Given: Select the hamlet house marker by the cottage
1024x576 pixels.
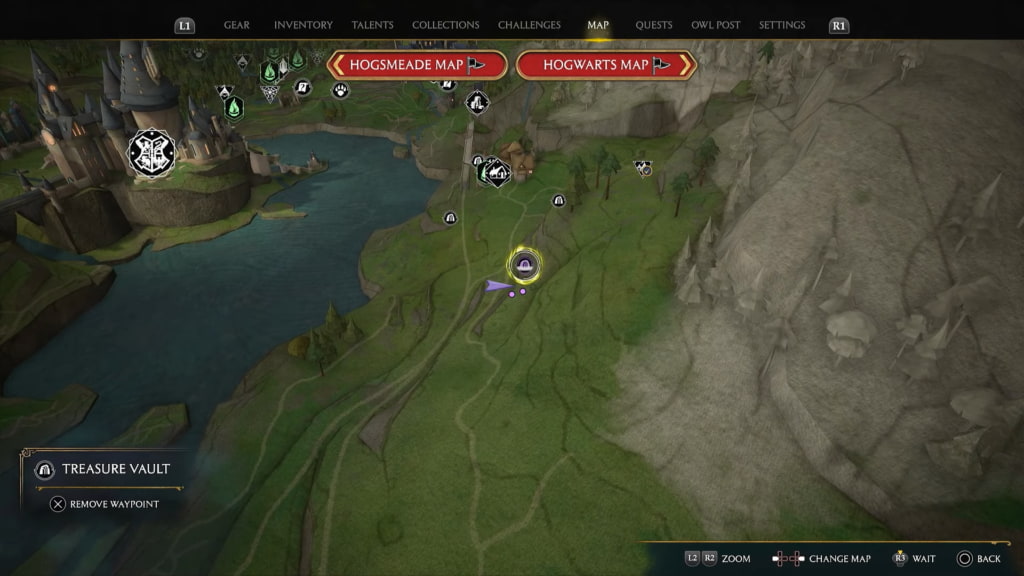Looking at the screenshot, I should (494, 172).
